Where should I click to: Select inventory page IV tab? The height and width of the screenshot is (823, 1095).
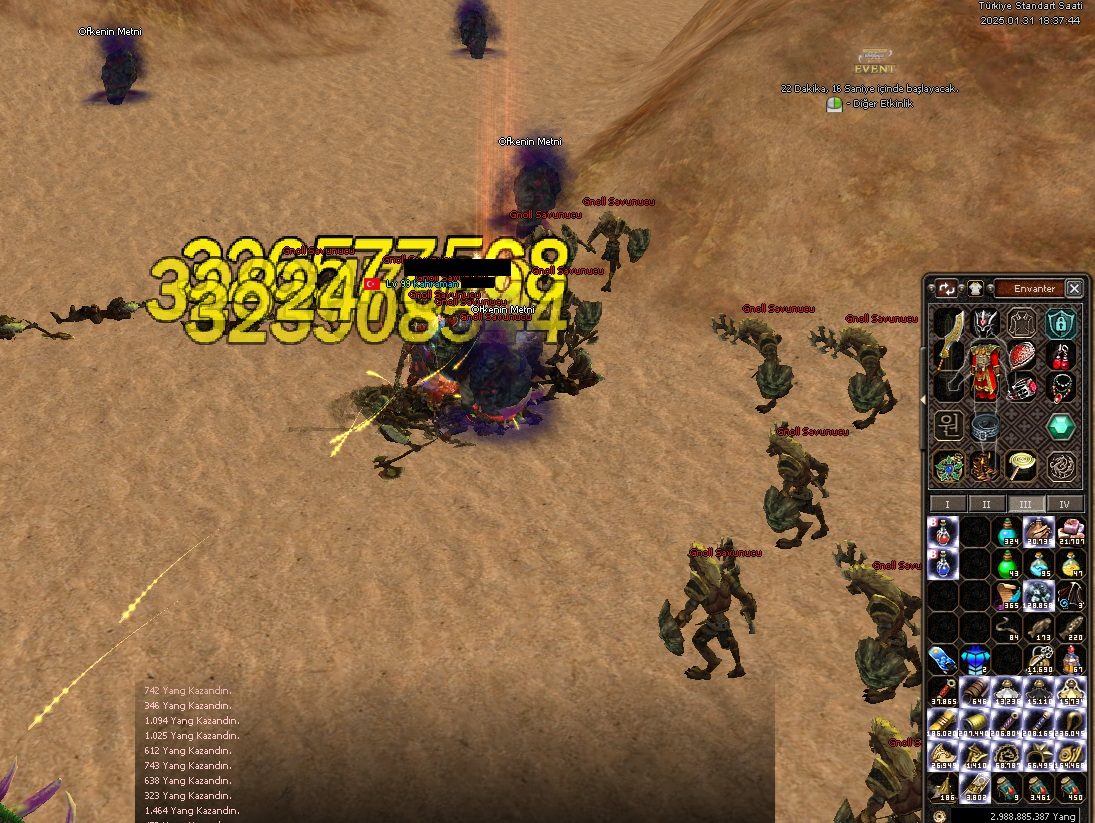click(1064, 504)
